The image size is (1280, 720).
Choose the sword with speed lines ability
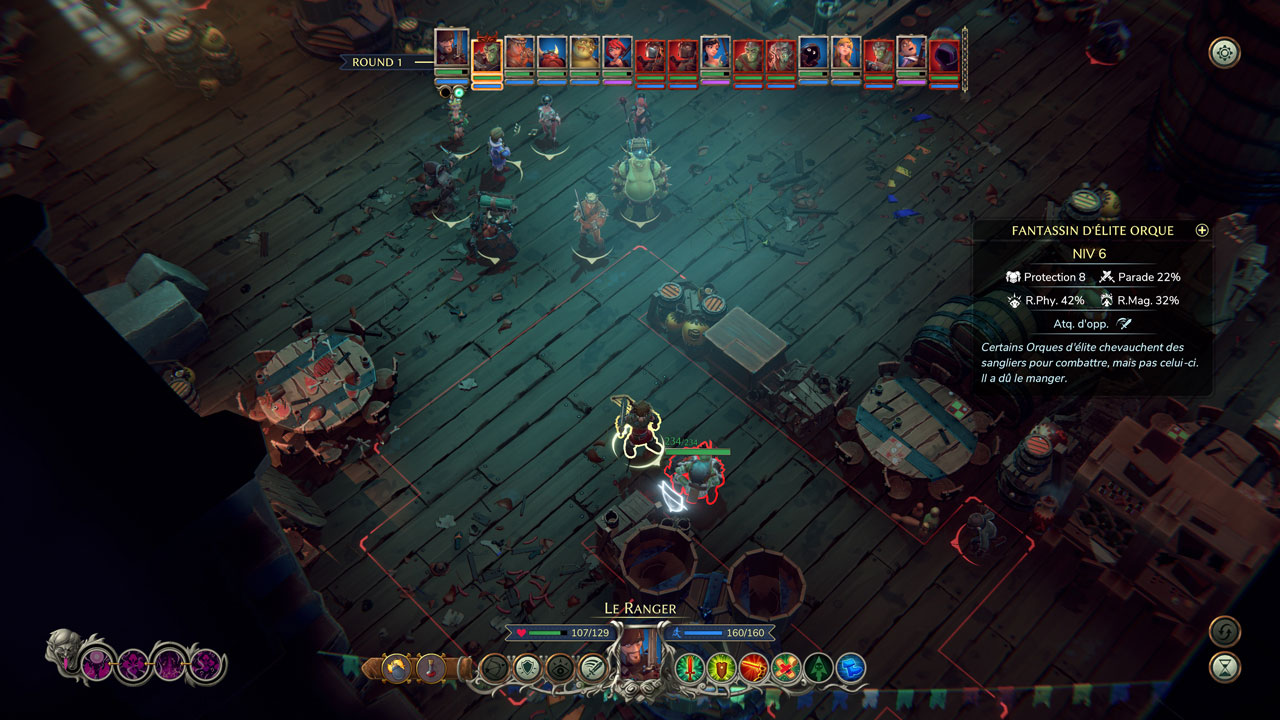[x=592, y=667]
